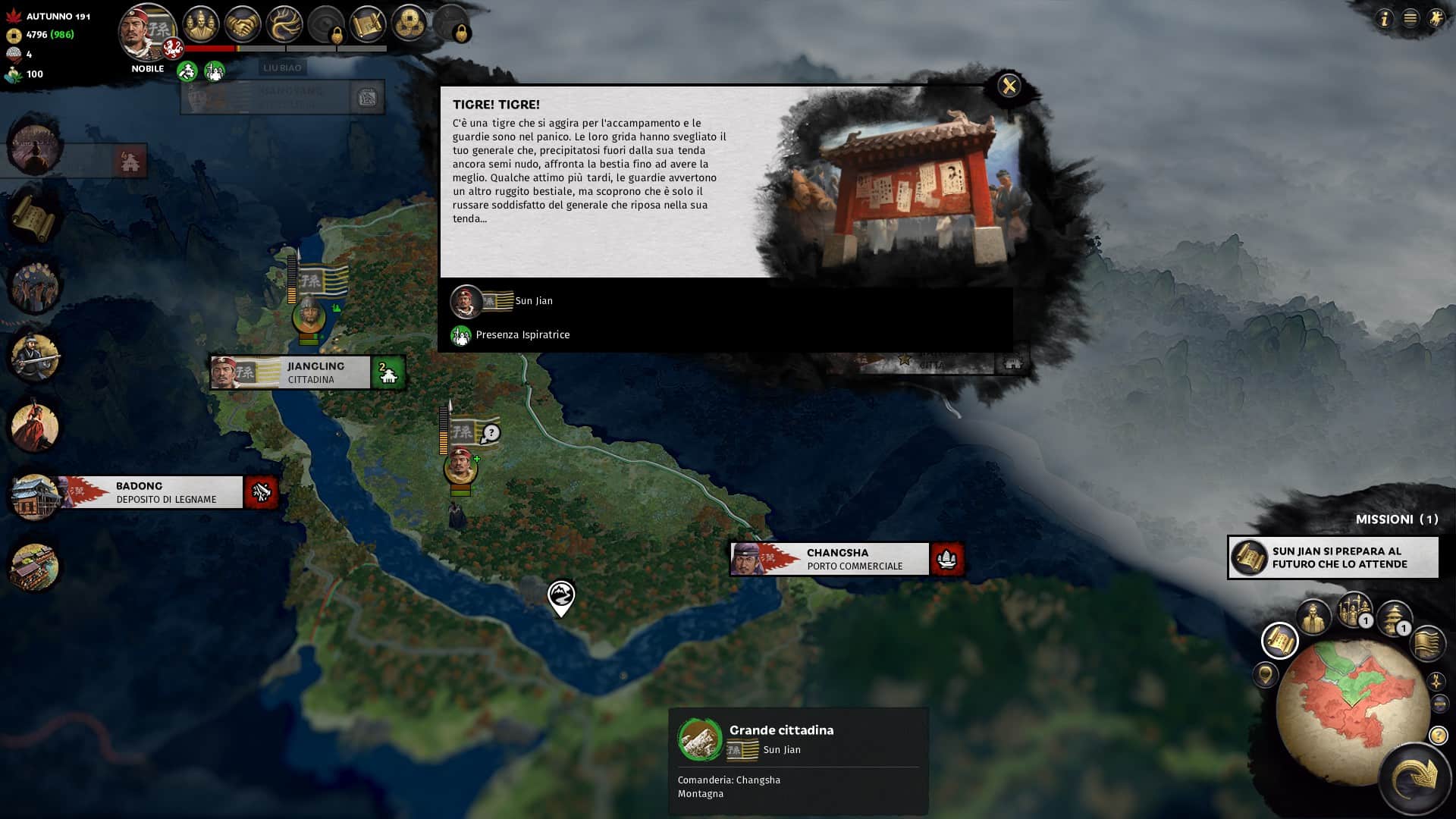
Task: Toggle the location ping marker tool
Action: click(x=1265, y=676)
